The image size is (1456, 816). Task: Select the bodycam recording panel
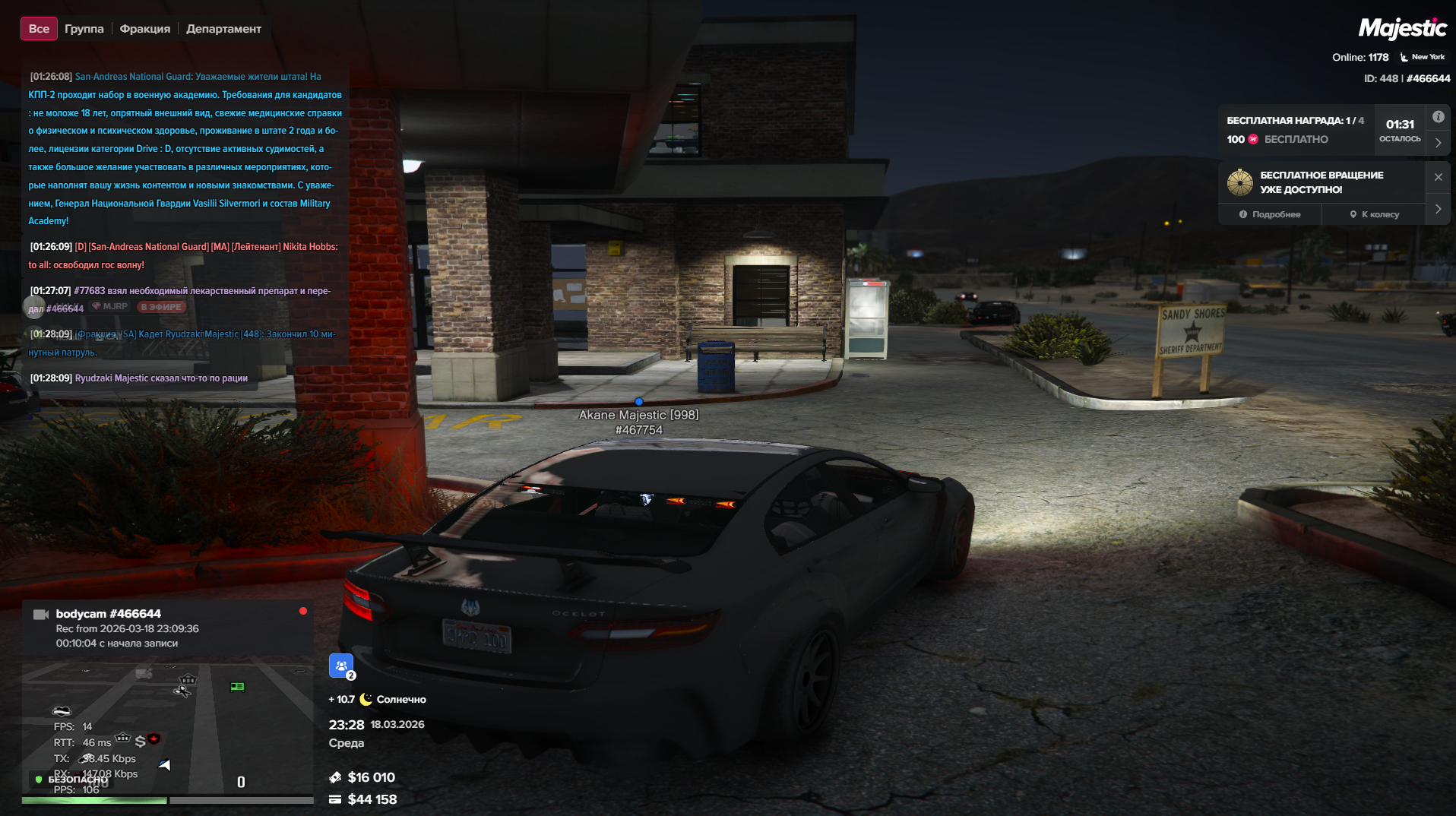[x=167, y=628]
